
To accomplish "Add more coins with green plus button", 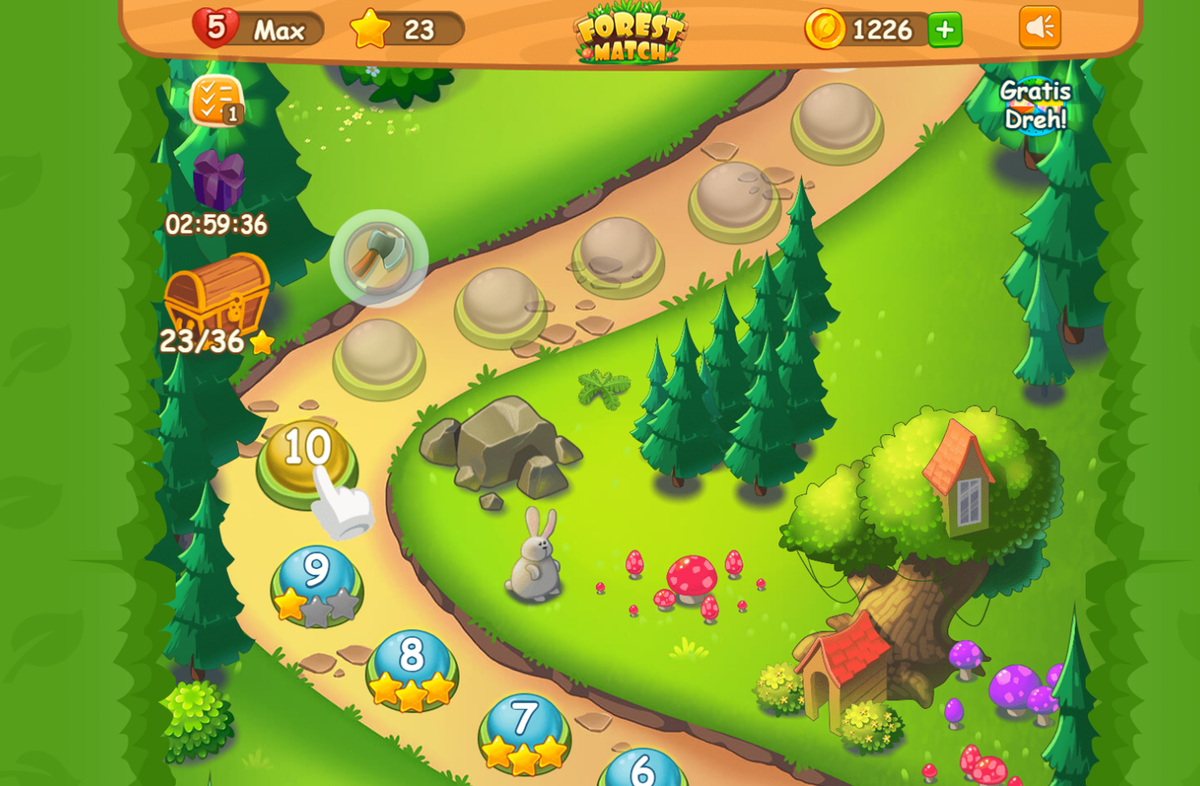I will 944,29.
